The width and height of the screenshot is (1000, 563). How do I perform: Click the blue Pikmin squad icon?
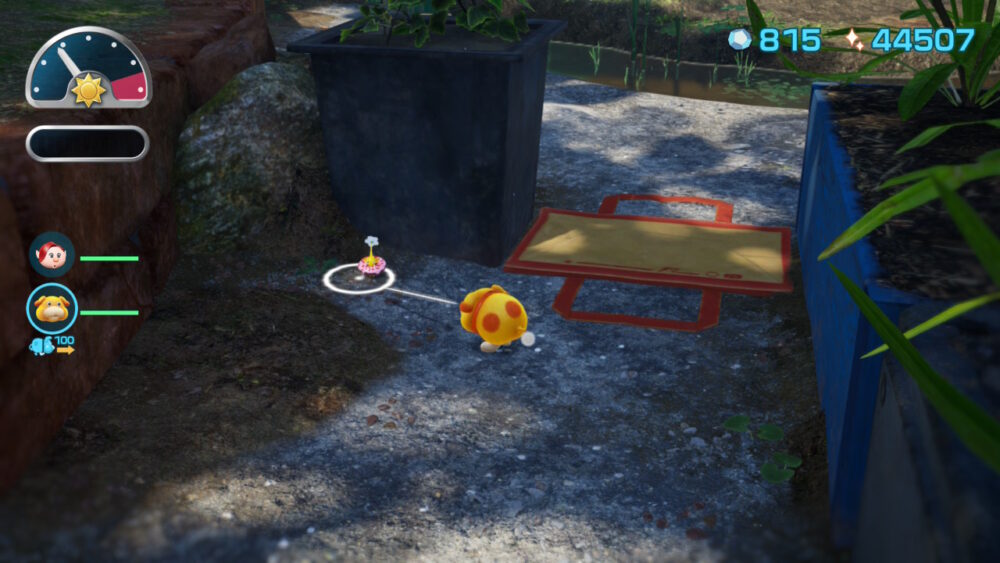pyautogui.click(x=40, y=346)
